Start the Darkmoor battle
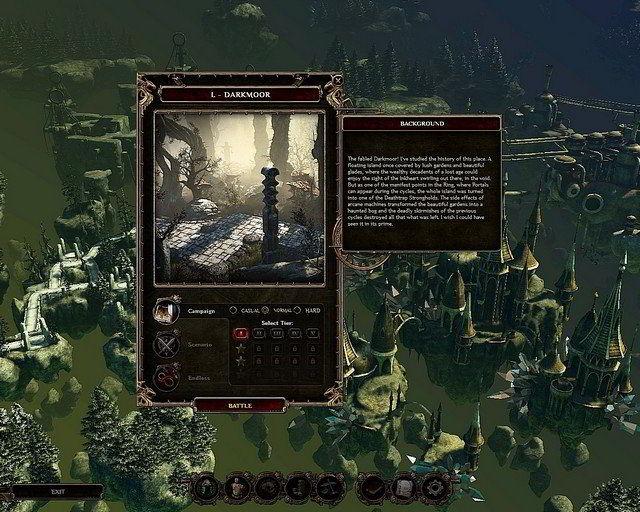The height and width of the screenshot is (512, 640). (239, 405)
